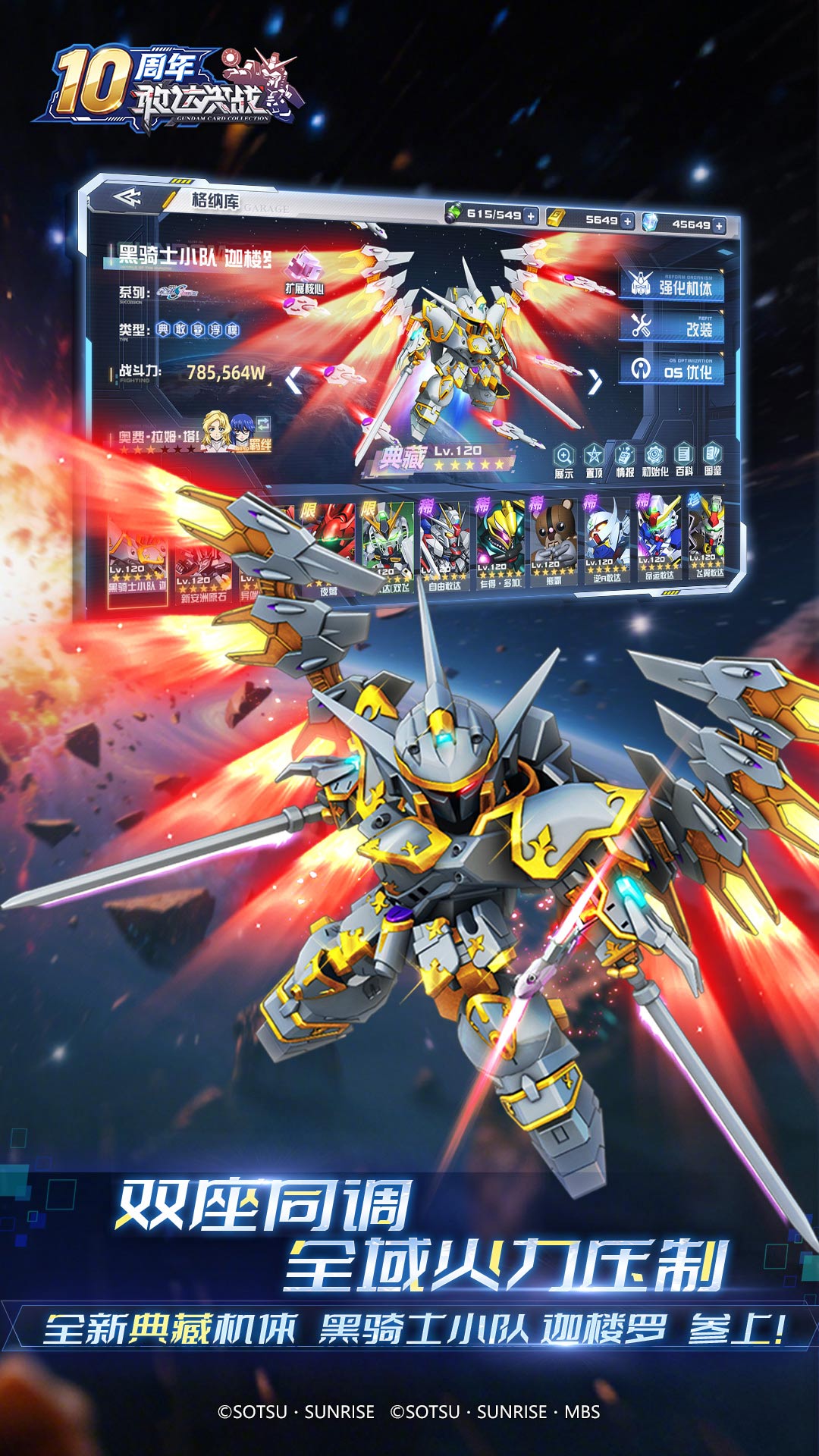Pin the unit with 置顶 star icon
Viewport: 819px width, 1456px height.
pos(594,461)
